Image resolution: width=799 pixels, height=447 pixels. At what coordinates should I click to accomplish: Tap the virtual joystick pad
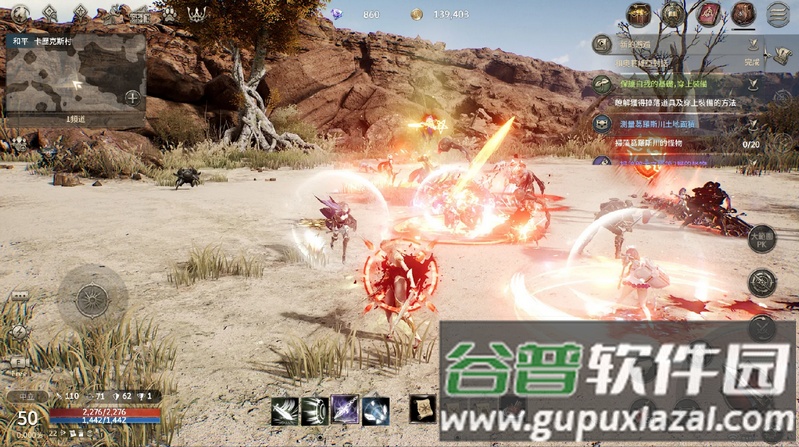[x=92, y=296]
